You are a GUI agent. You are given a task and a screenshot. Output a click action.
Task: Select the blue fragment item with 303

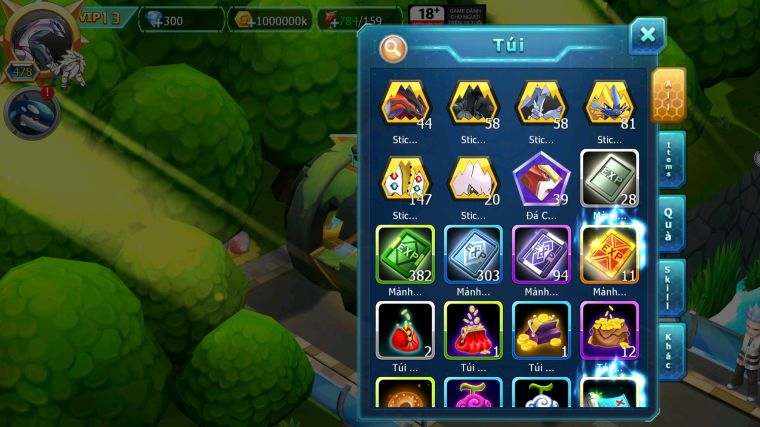point(473,254)
